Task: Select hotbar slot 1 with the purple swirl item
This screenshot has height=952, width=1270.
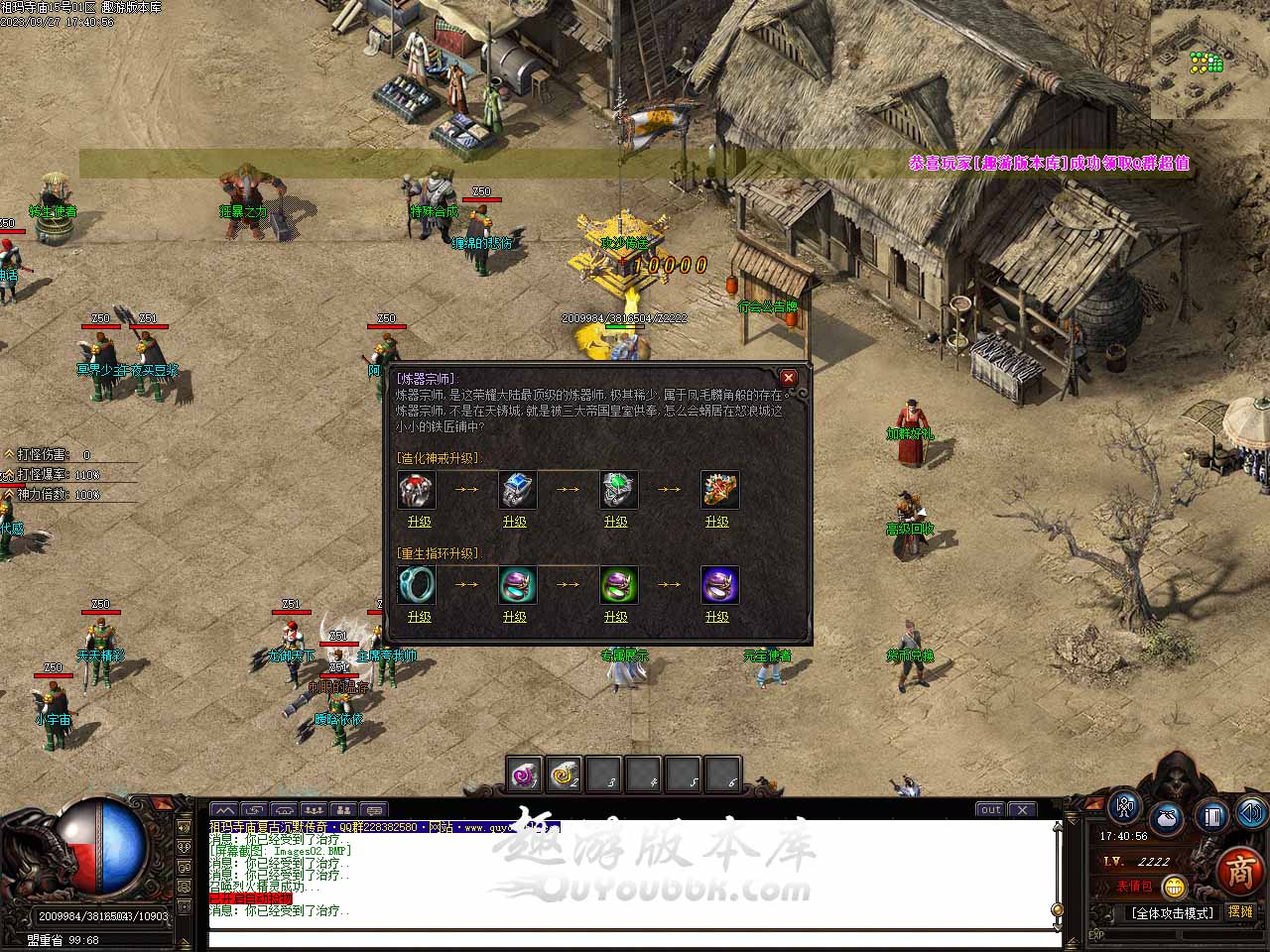Action: (523, 774)
